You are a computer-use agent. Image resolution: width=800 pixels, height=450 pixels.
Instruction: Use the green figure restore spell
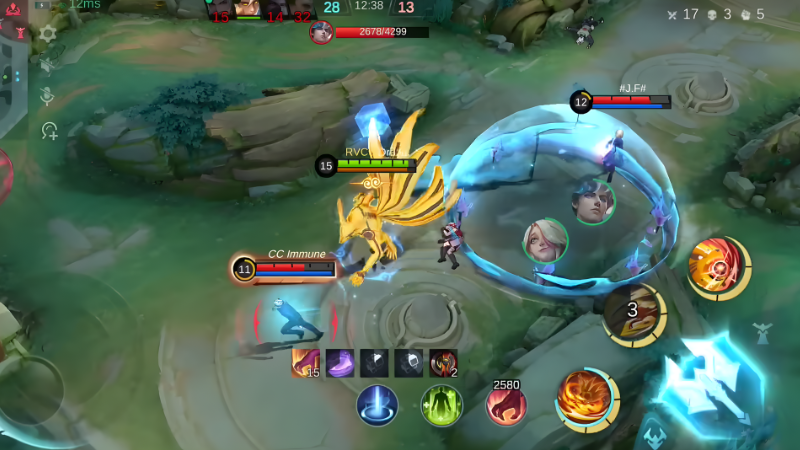click(x=441, y=405)
